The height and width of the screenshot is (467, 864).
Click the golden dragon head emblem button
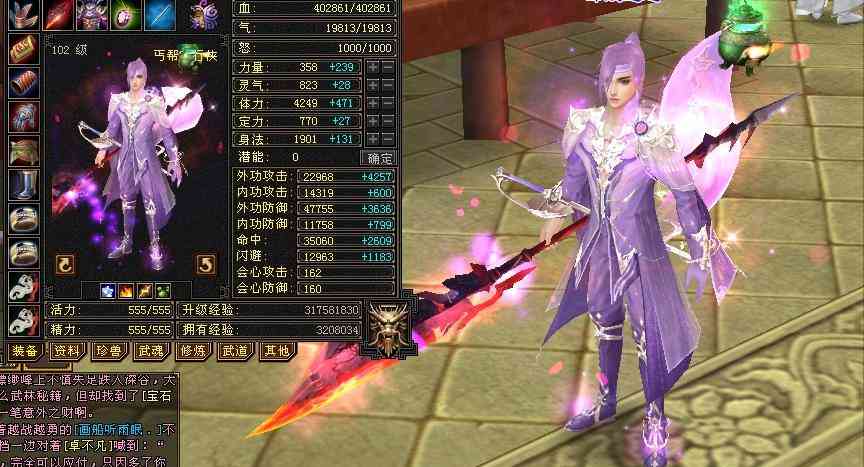pos(384,324)
